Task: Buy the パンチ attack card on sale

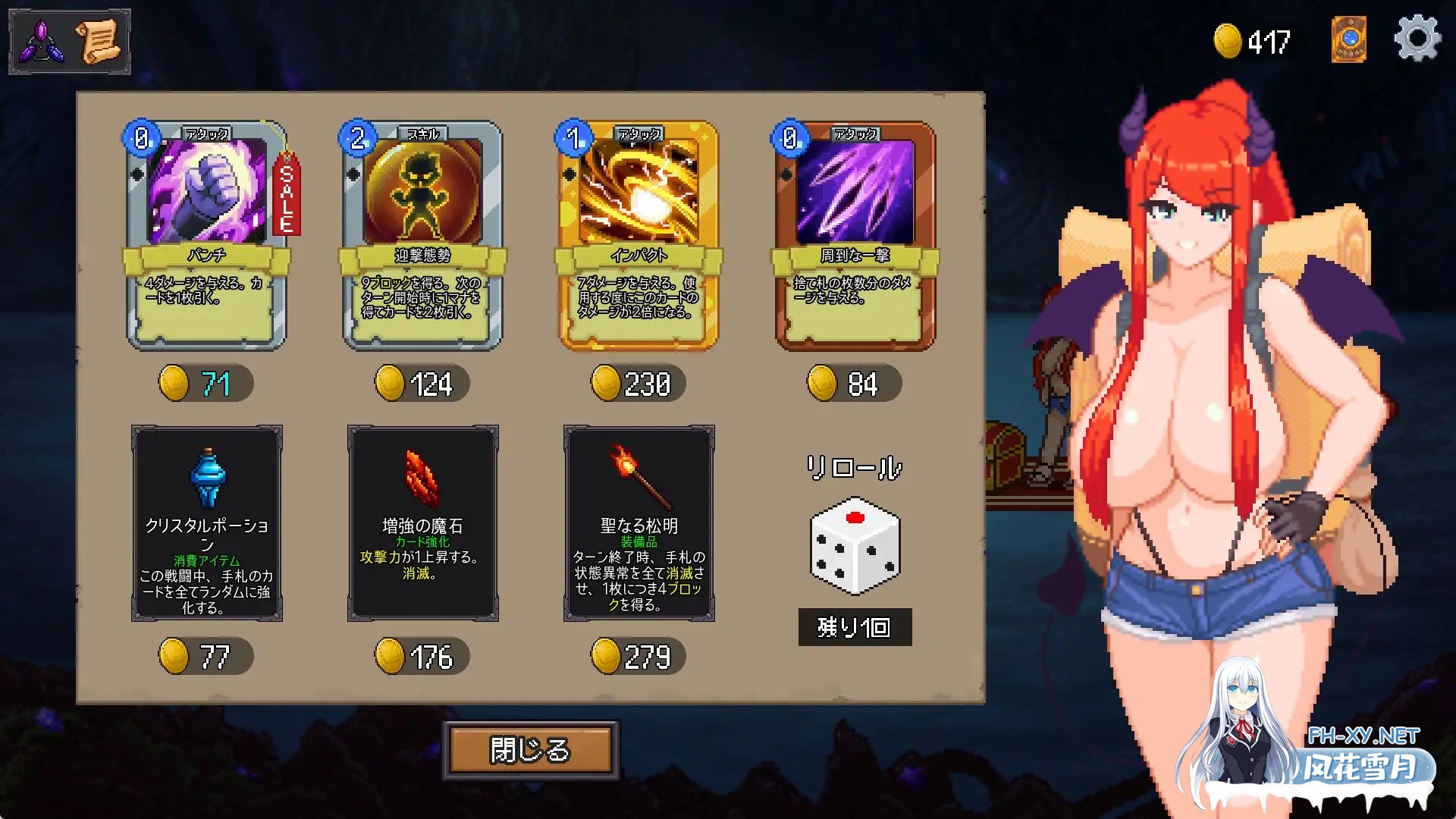Action: 206,235
